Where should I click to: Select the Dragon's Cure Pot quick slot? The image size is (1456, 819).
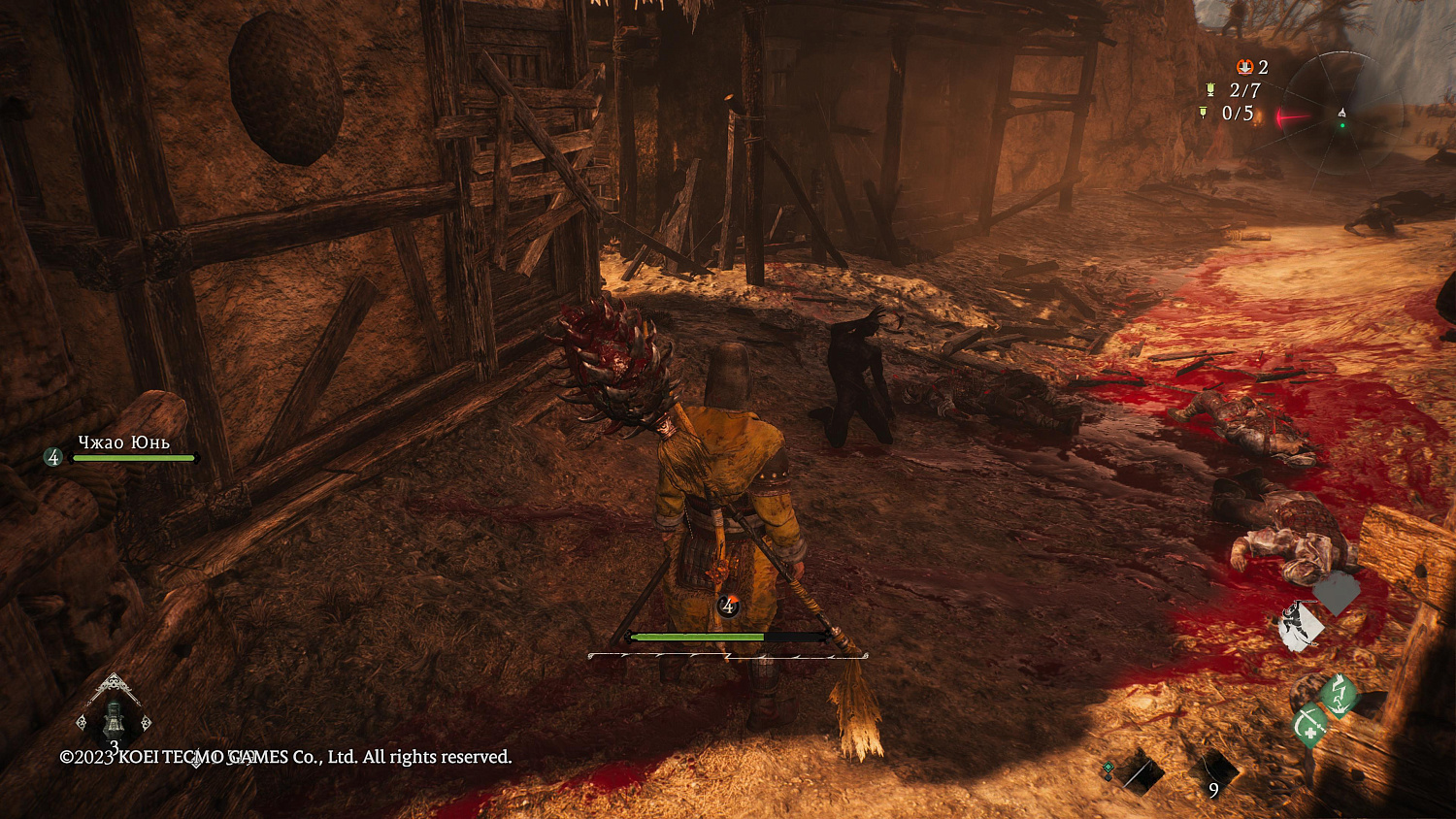(x=115, y=720)
